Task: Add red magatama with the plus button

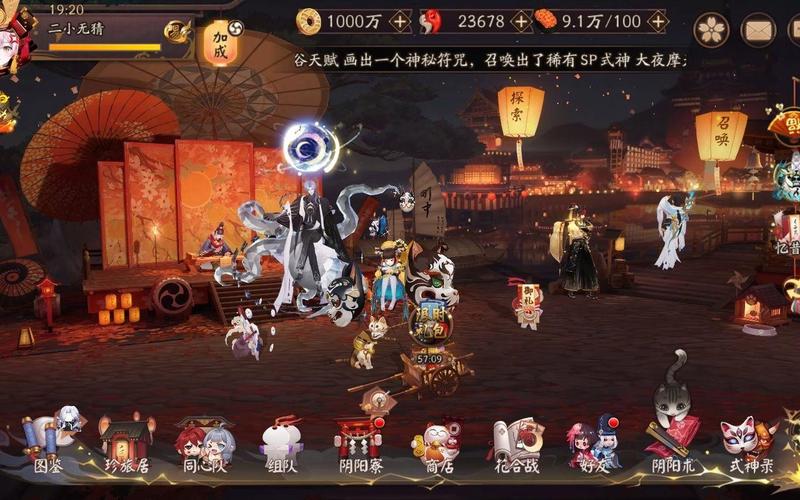Action: (x=521, y=20)
